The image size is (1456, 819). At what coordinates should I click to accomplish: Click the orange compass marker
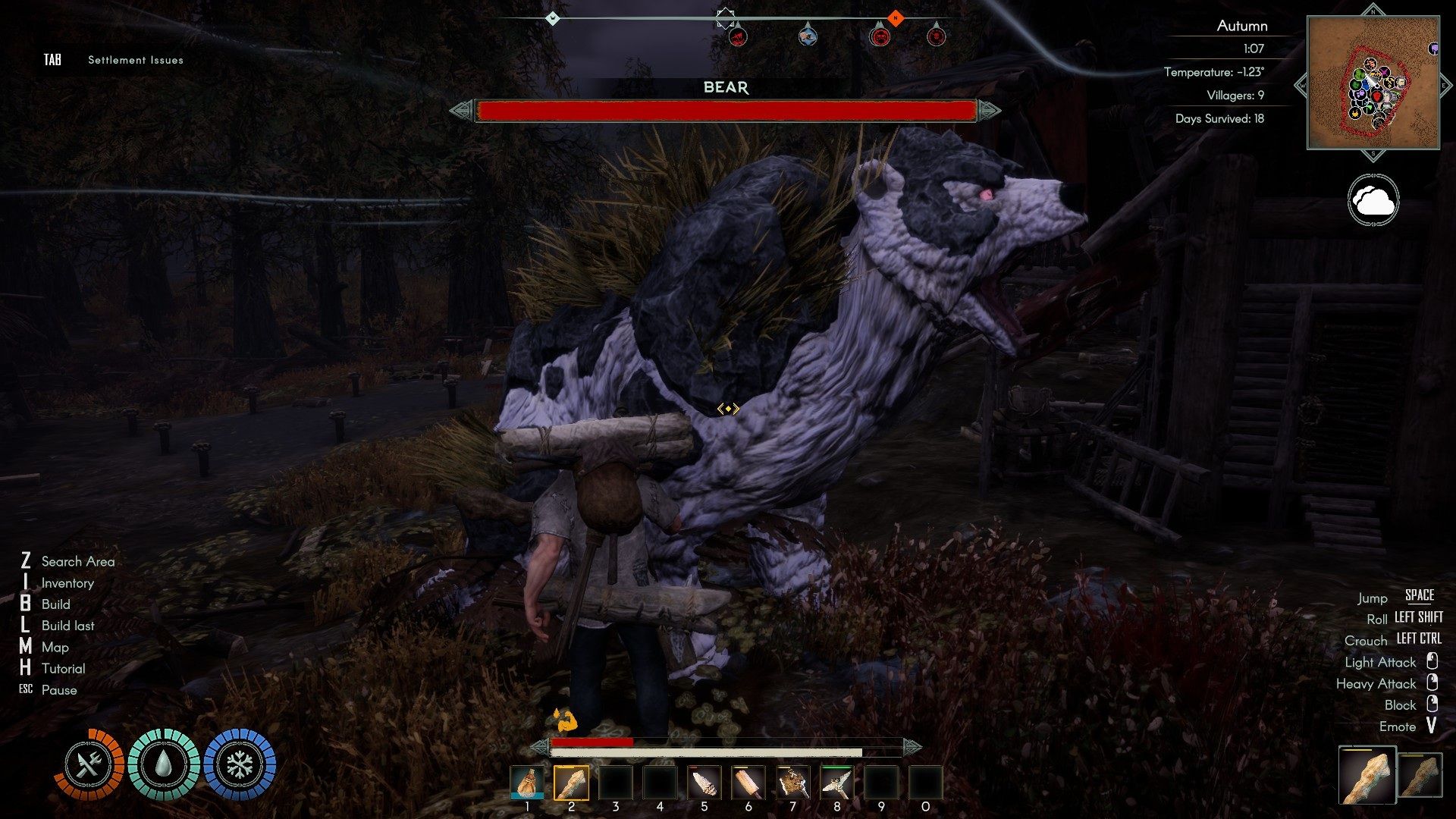896,17
